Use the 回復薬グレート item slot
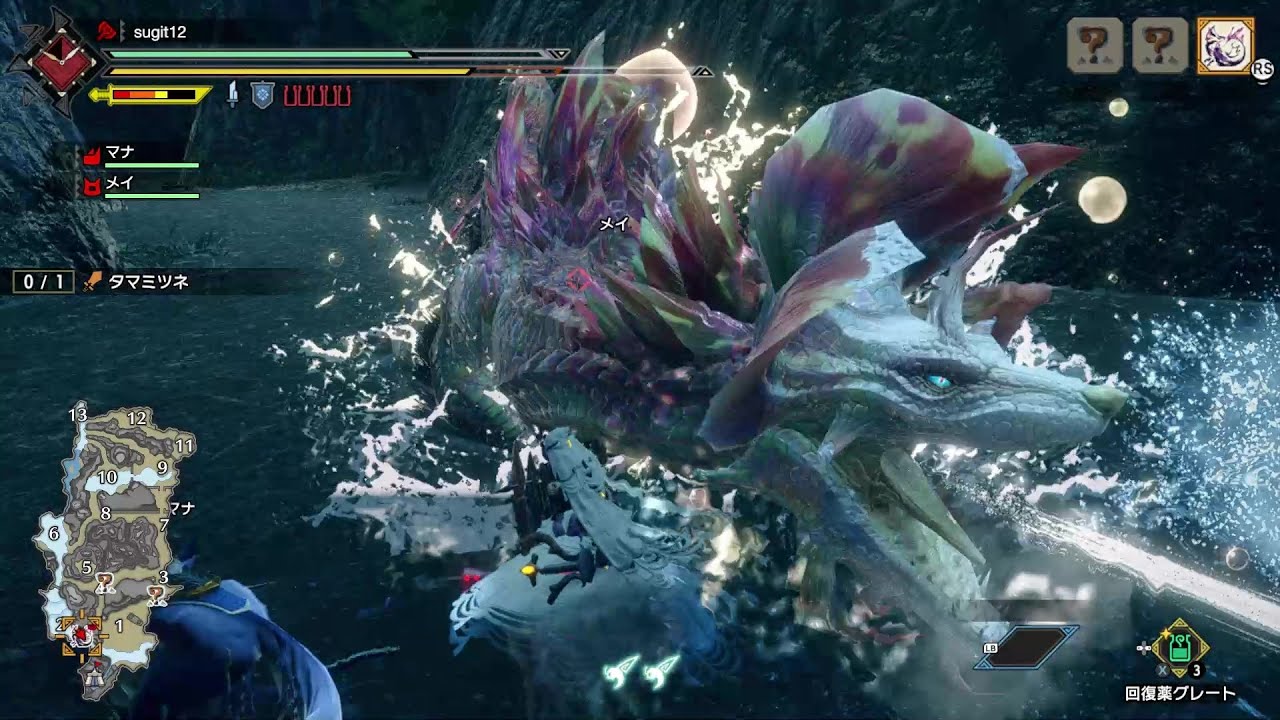1280x720 pixels. [x=1180, y=648]
